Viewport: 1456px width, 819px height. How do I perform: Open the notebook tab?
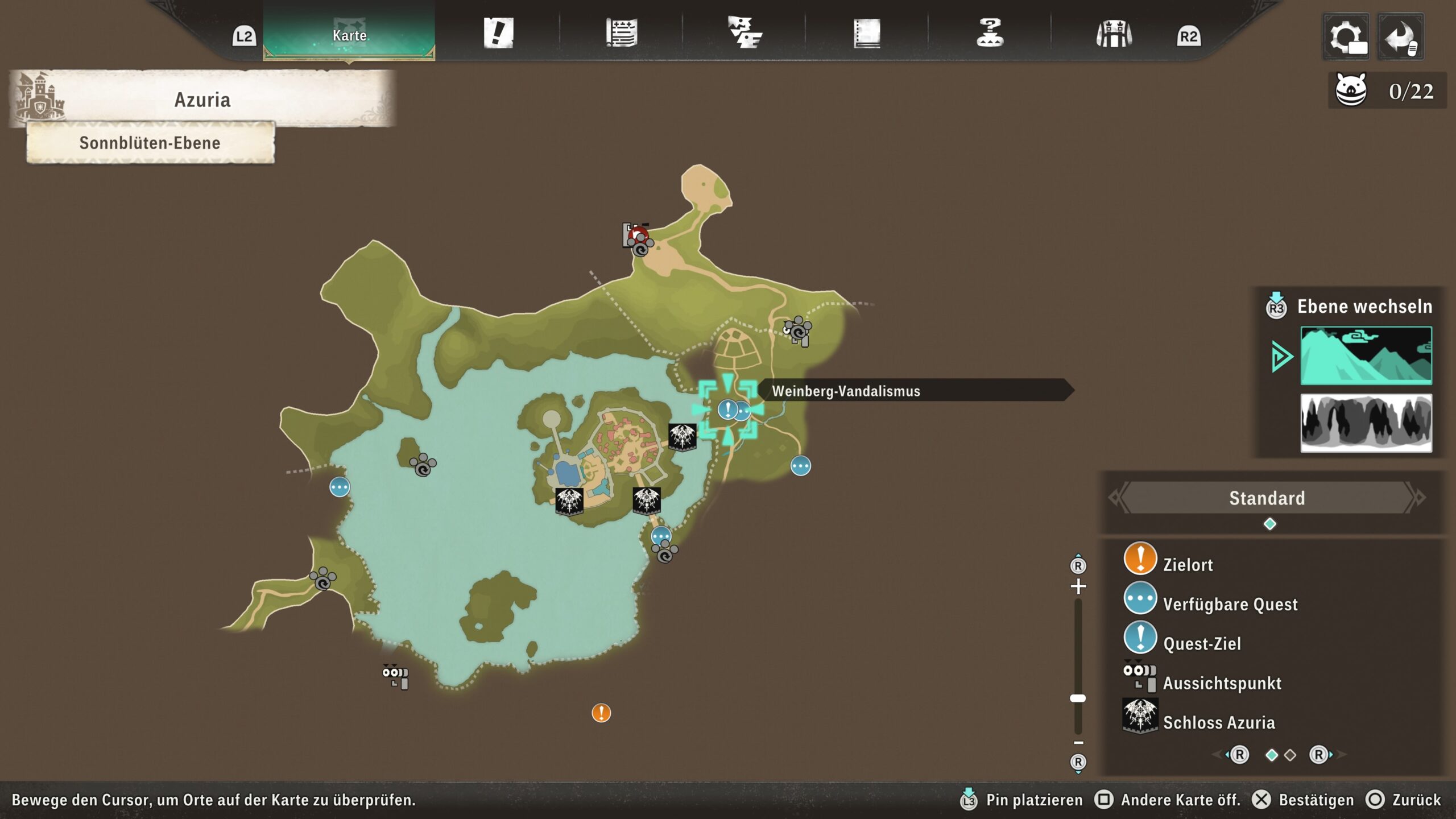point(867,33)
